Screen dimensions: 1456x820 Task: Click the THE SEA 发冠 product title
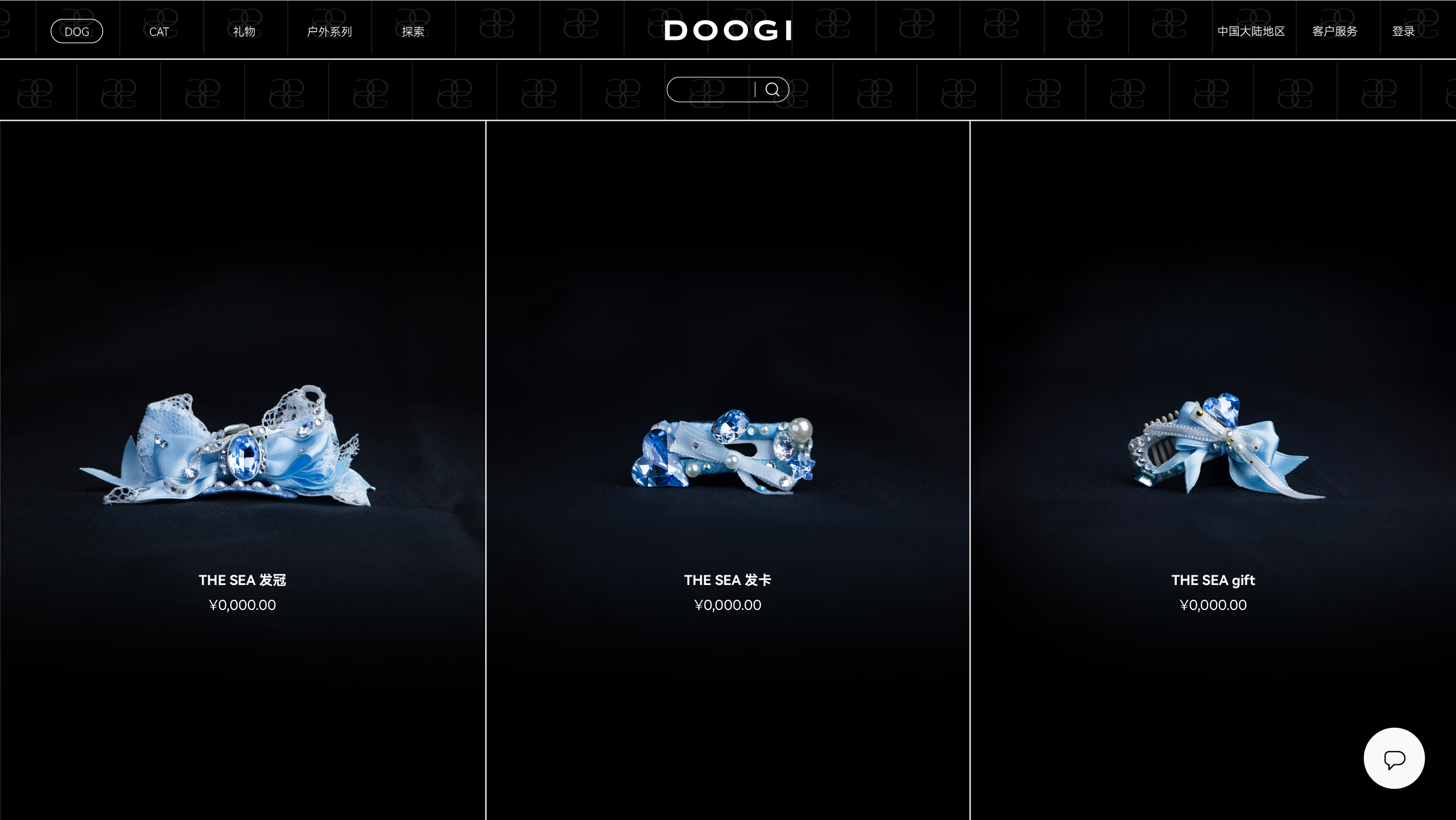click(x=243, y=580)
